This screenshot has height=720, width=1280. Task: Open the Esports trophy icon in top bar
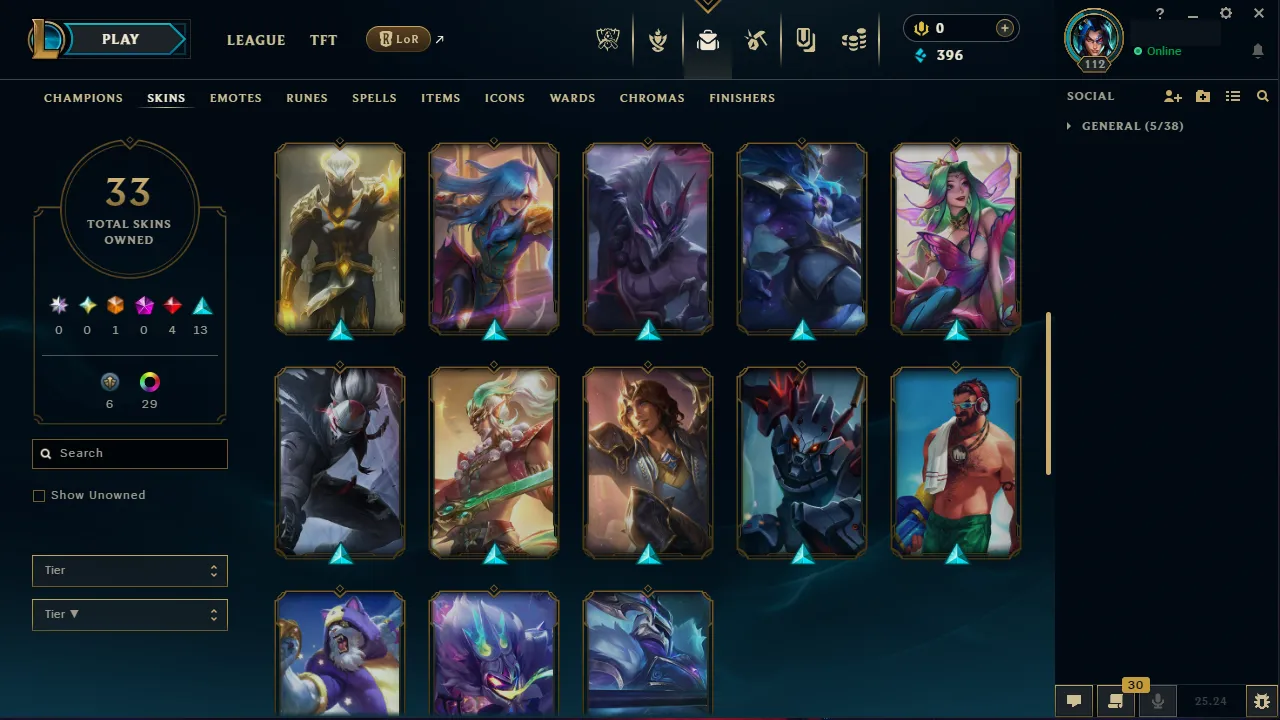[x=608, y=40]
